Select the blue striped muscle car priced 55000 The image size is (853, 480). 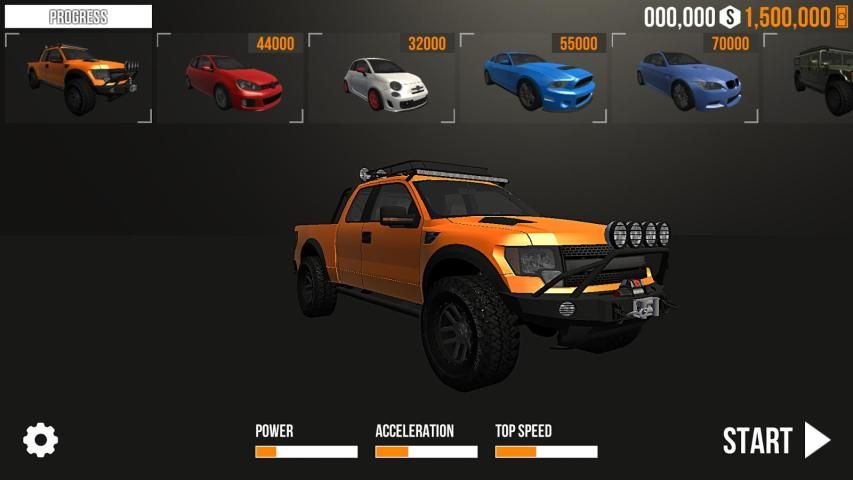(534, 80)
